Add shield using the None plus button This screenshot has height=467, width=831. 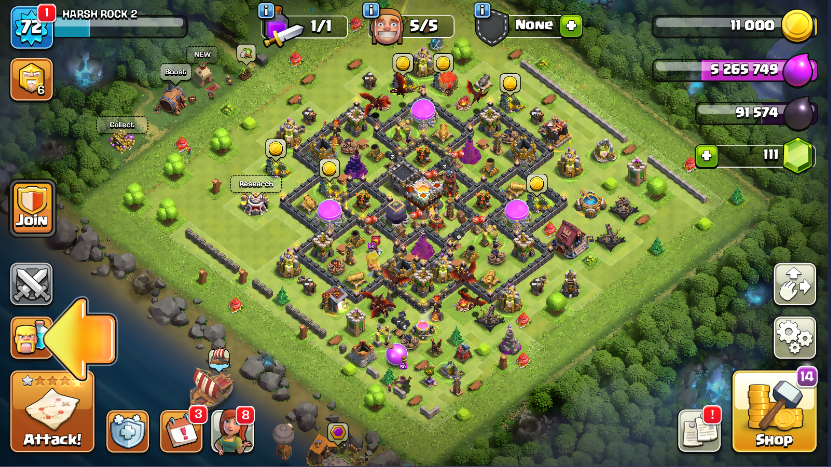(571, 26)
